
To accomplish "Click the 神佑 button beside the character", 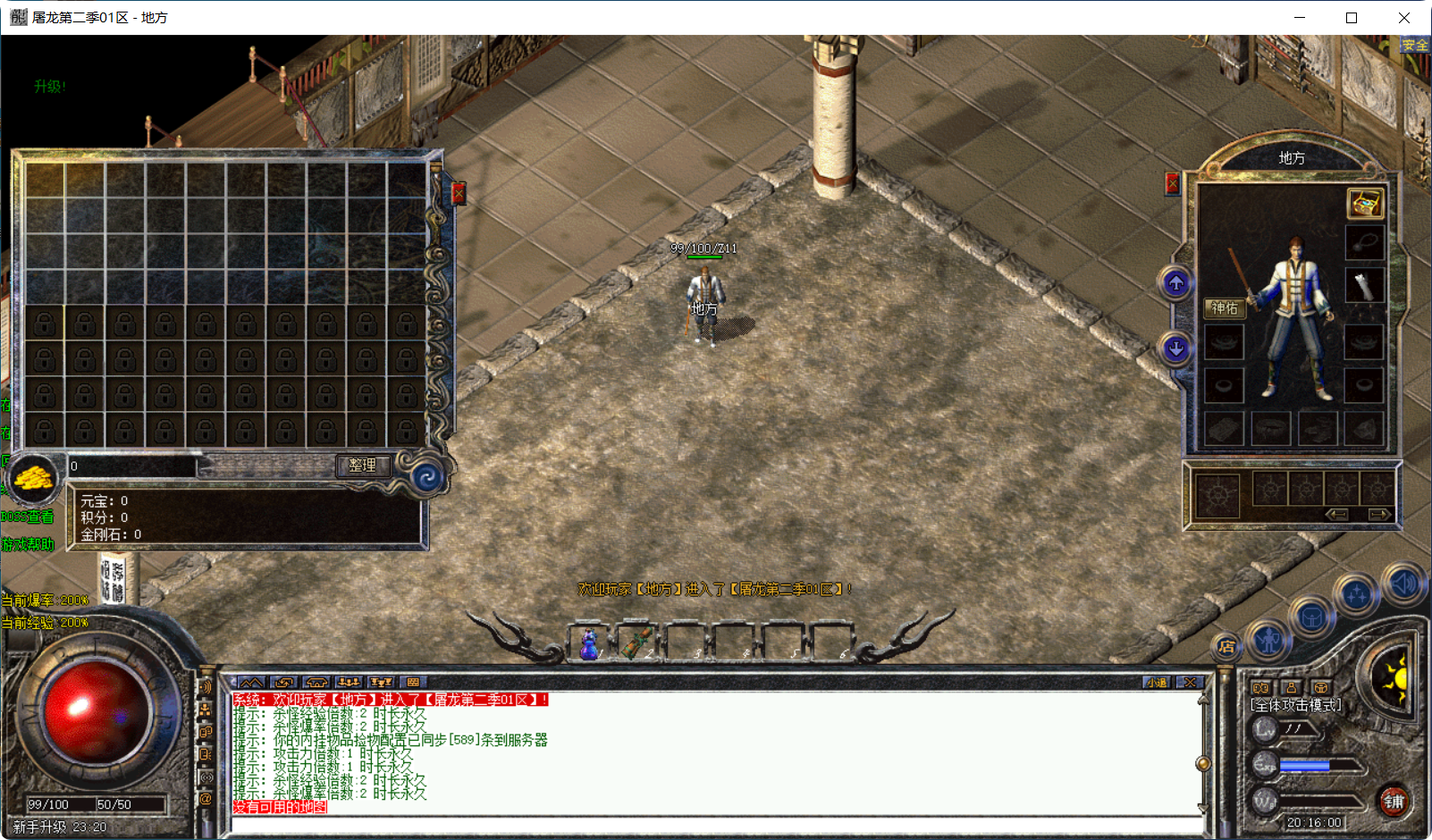I will click(x=1224, y=308).
